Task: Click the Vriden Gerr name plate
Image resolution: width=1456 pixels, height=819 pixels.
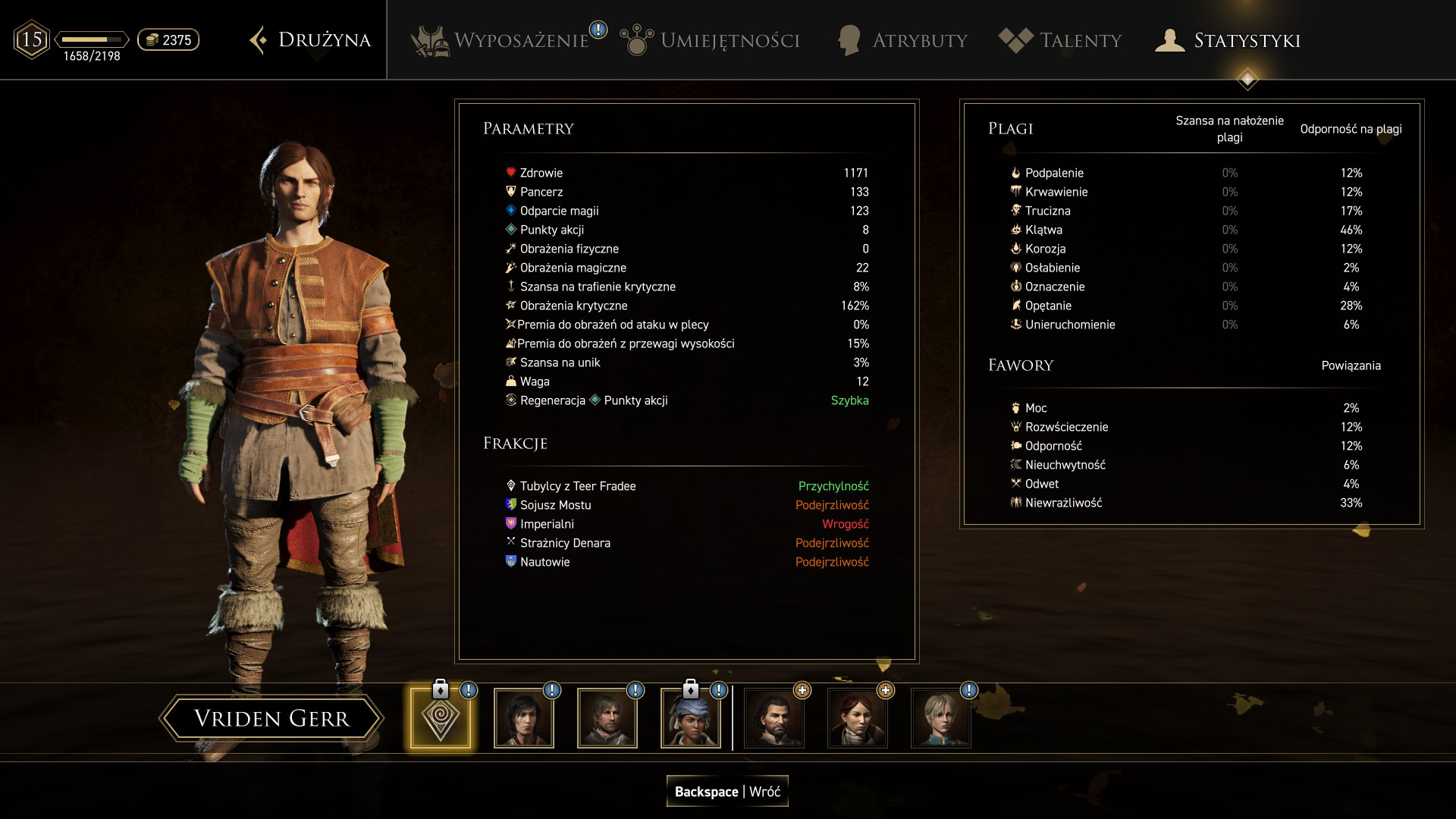Action: 271,718
